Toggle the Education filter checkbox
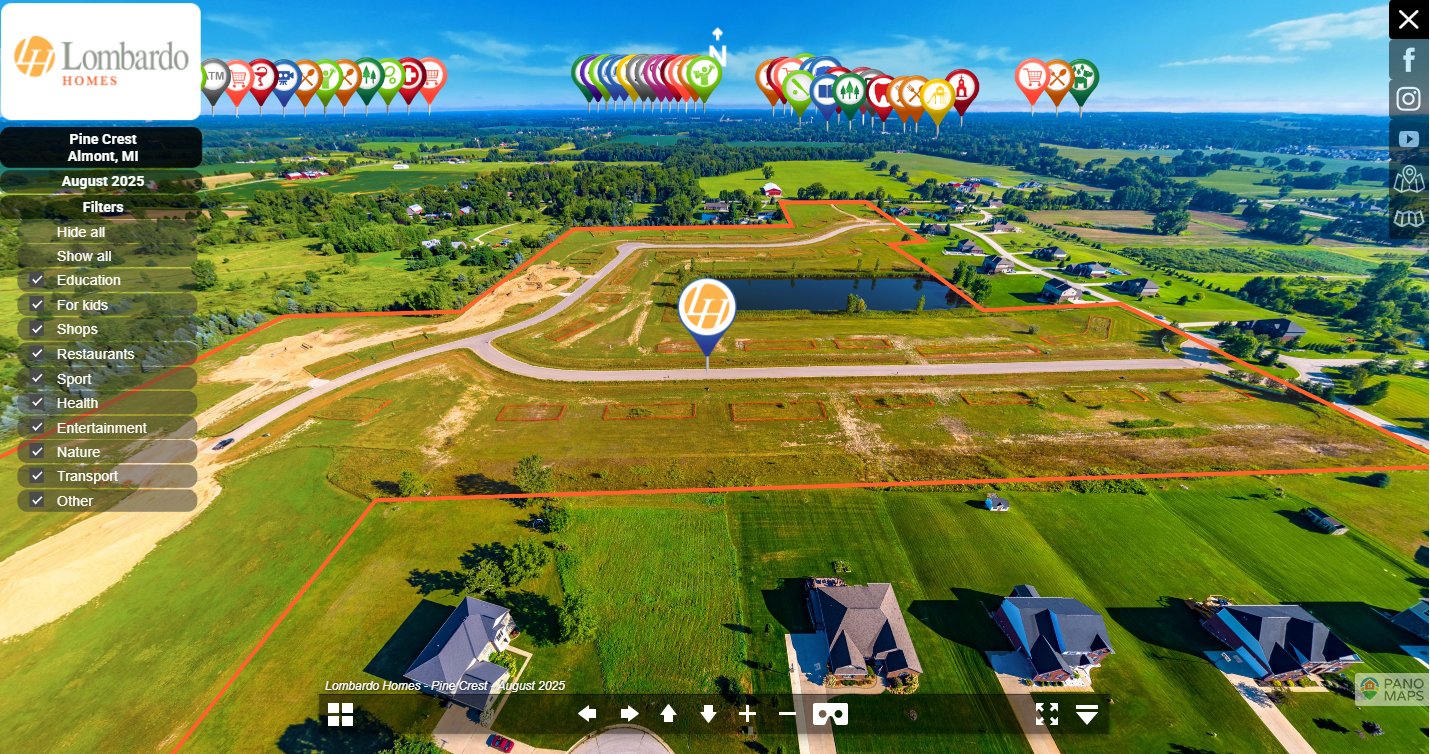This screenshot has height=754, width=1430. 37,280
